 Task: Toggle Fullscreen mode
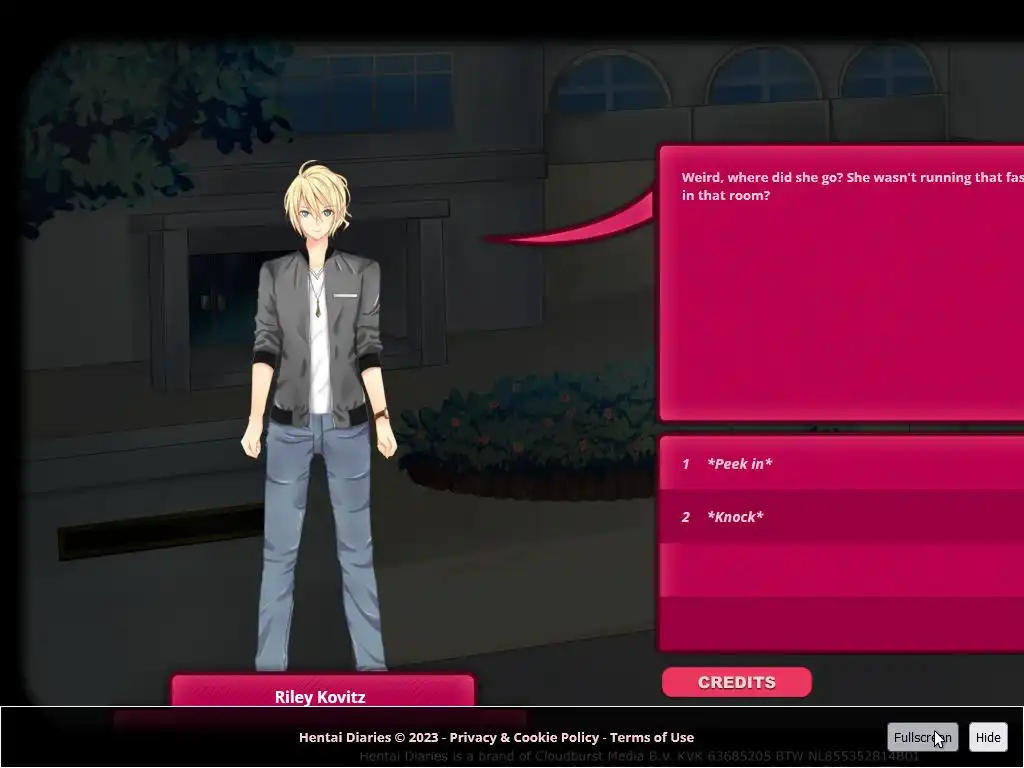coord(922,737)
